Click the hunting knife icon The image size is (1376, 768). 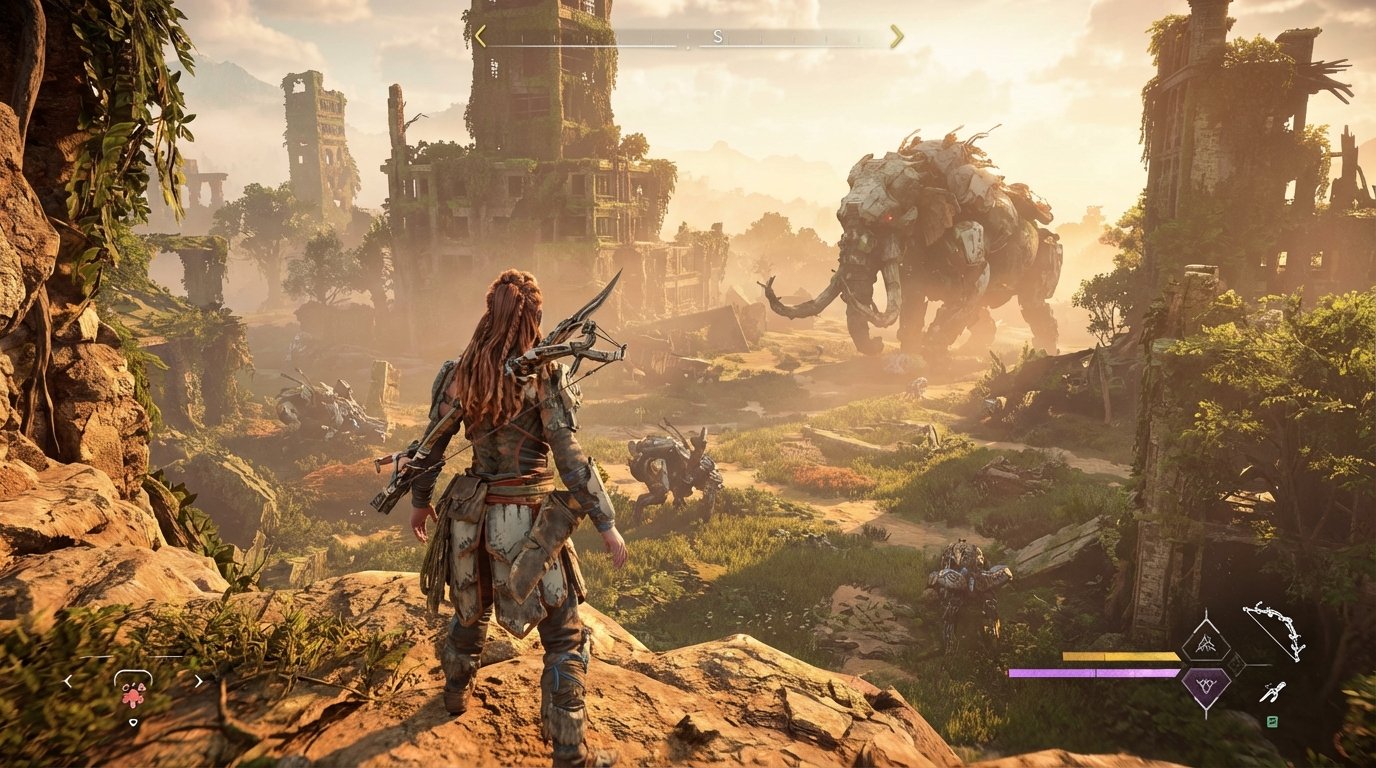(1273, 692)
